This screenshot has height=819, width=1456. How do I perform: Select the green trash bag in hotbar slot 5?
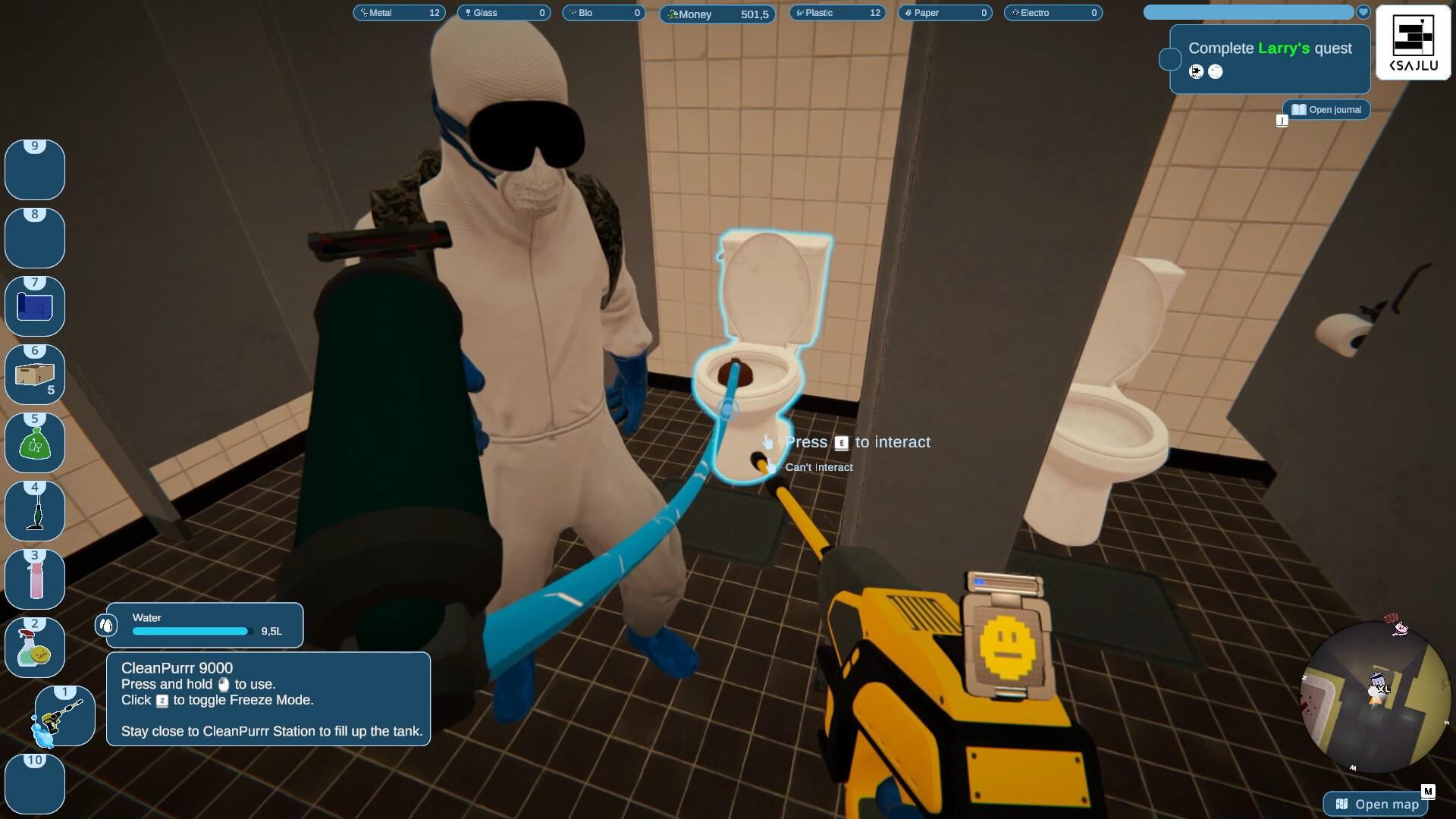(x=35, y=442)
